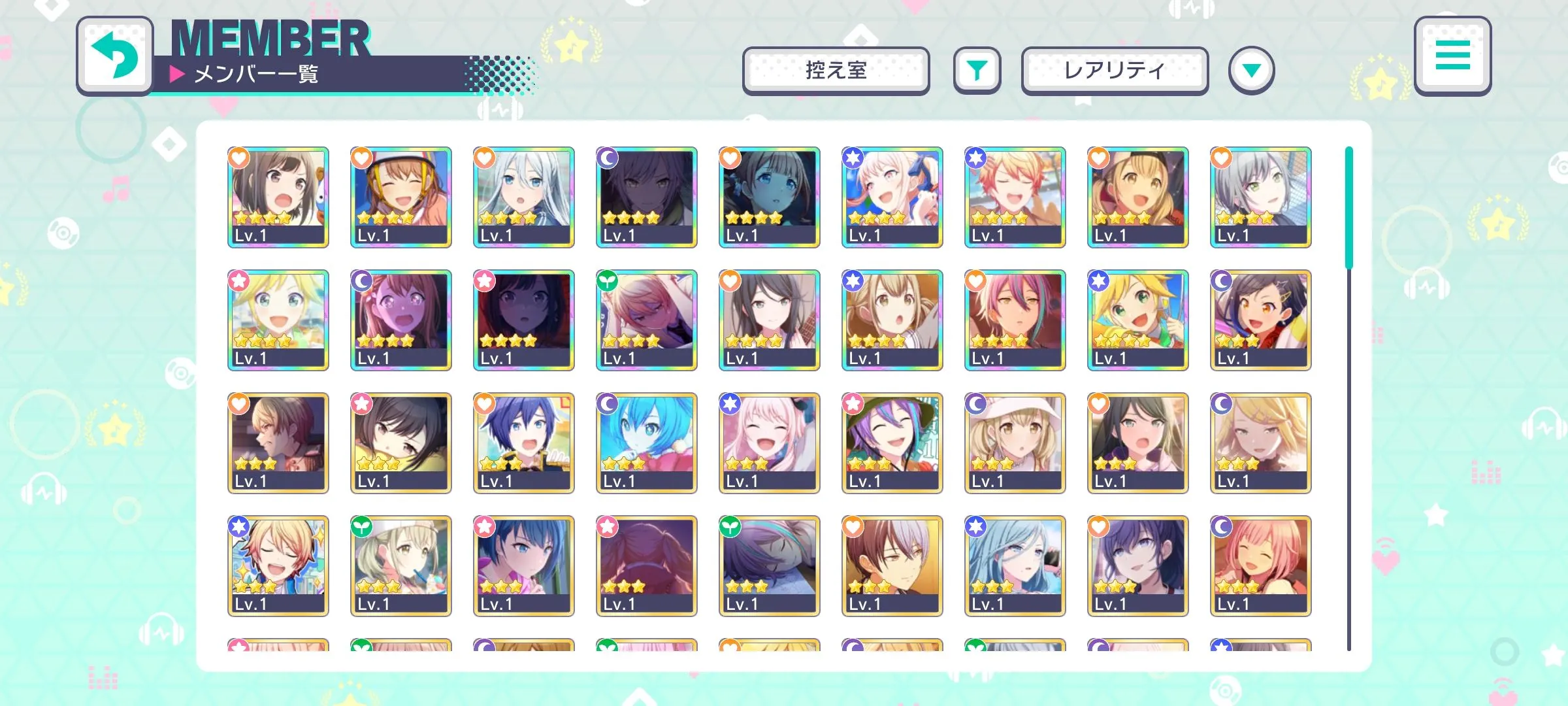Open the pink-haired laughing girl three-star card

pyautogui.click(x=770, y=443)
